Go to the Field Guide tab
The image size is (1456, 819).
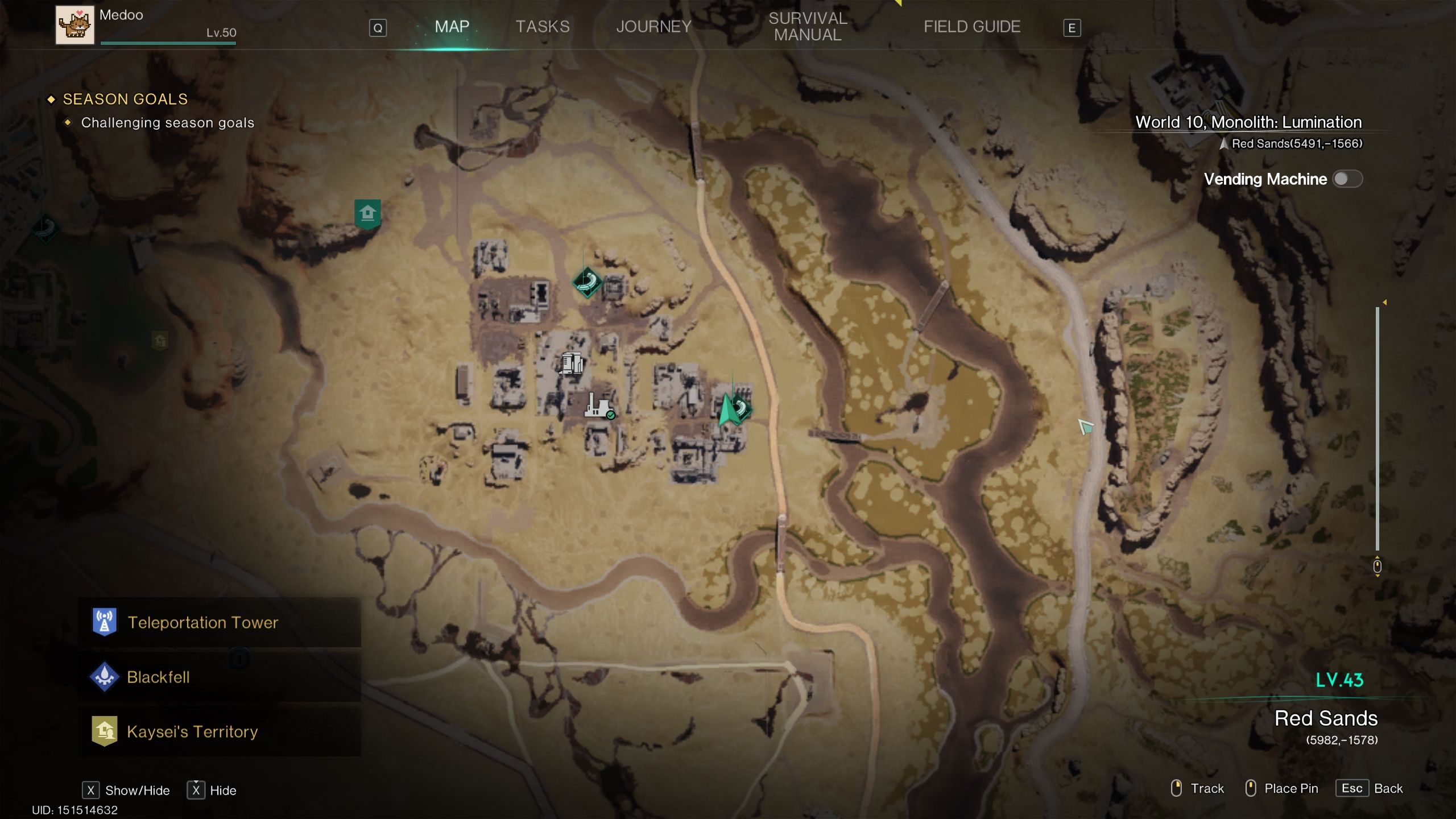(x=971, y=27)
